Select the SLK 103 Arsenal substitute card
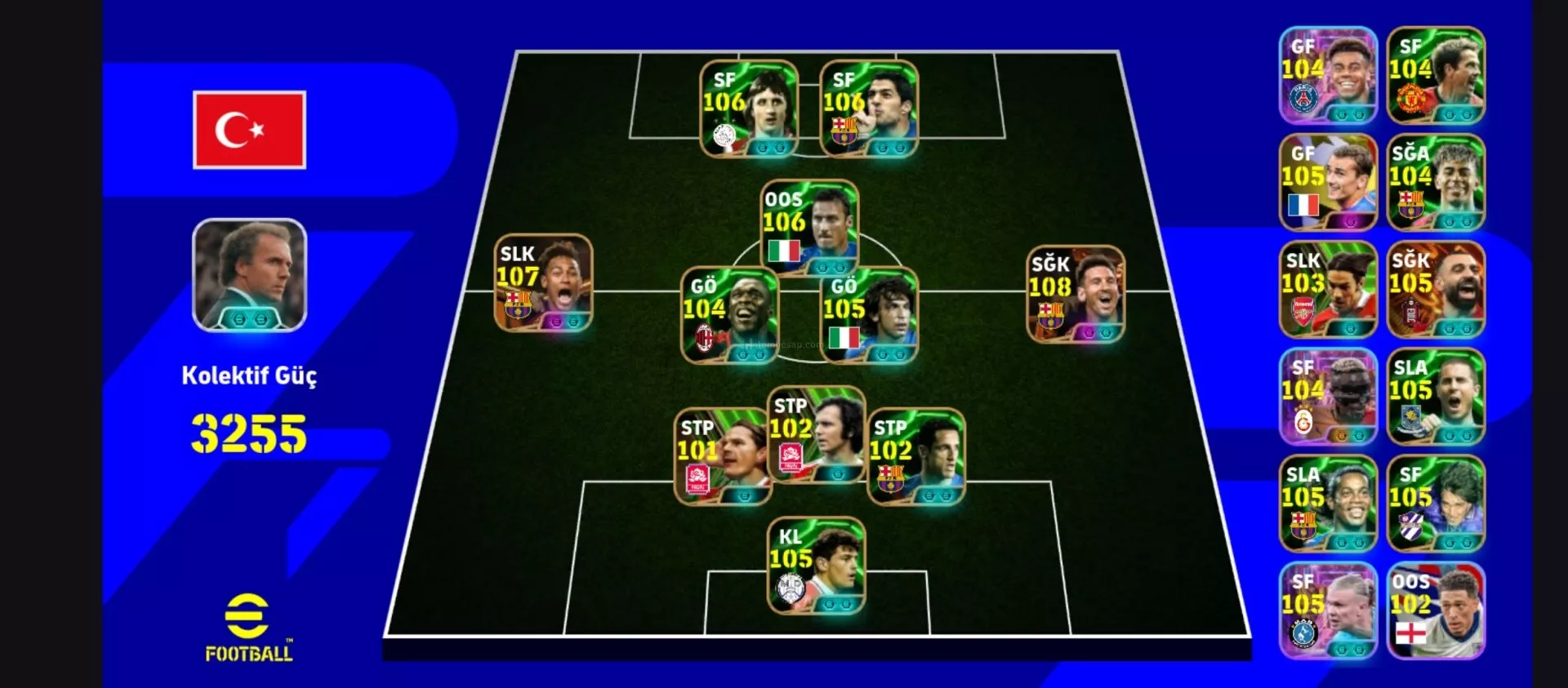Screen dimensions: 1568x688 [1328, 290]
